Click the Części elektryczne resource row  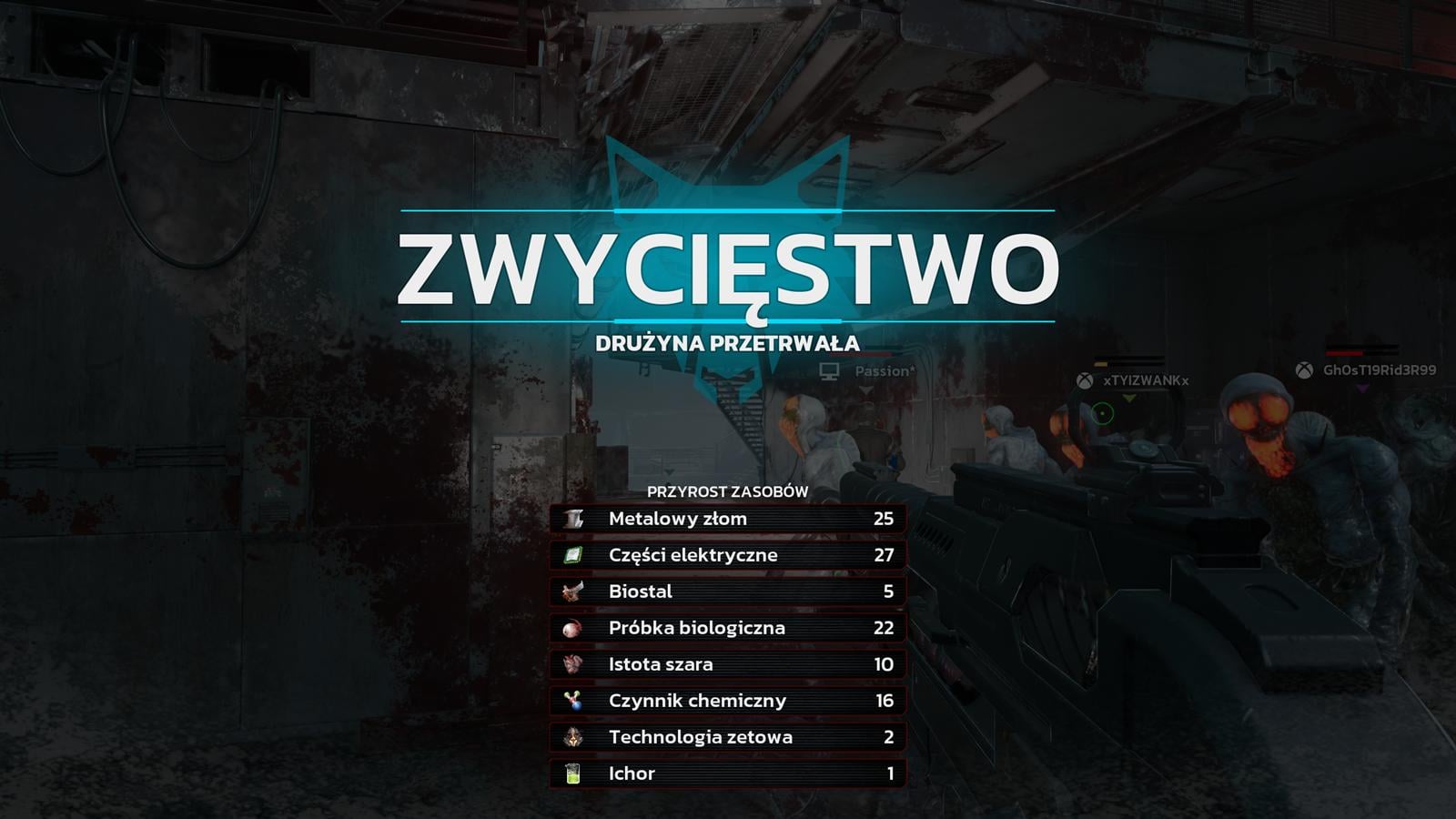727,555
